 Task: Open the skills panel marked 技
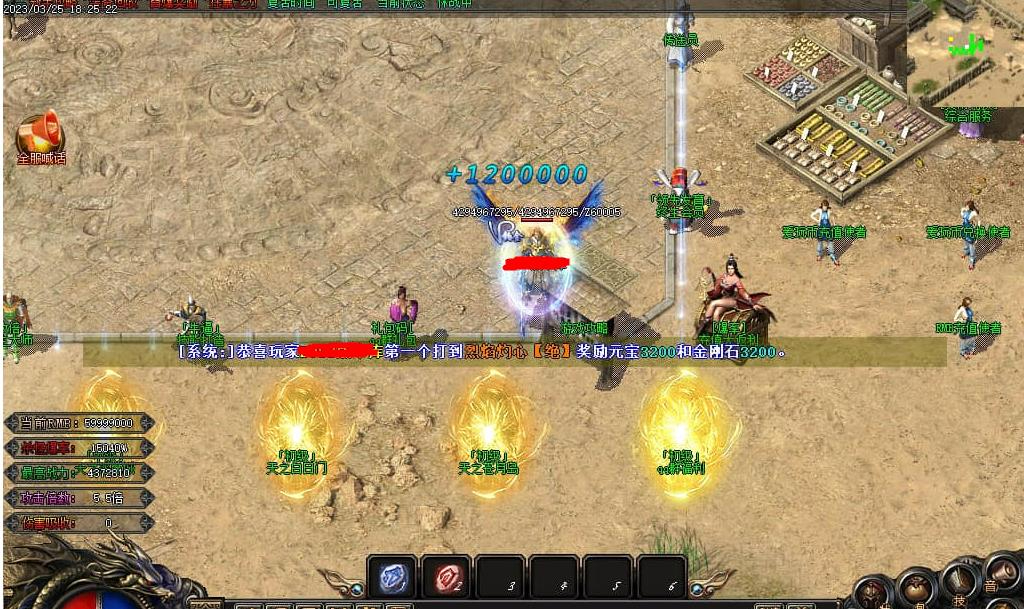coord(959,580)
